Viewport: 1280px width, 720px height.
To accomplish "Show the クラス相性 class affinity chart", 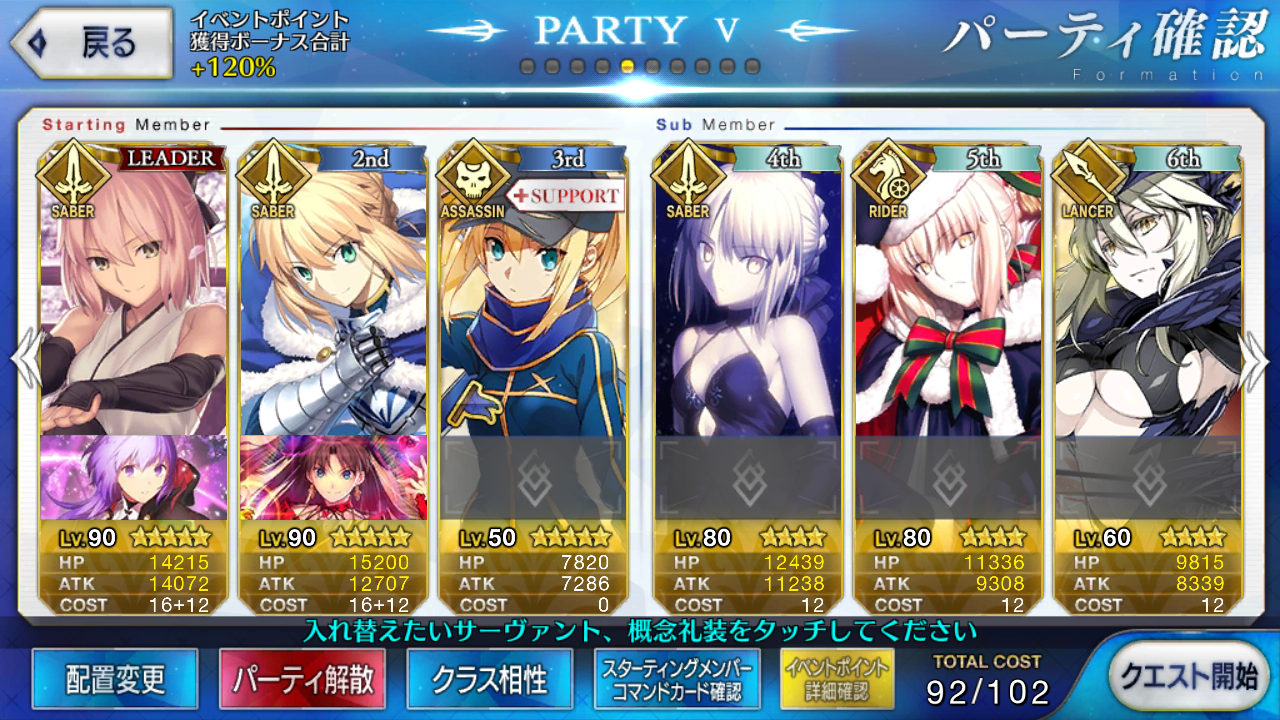I will point(490,680).
